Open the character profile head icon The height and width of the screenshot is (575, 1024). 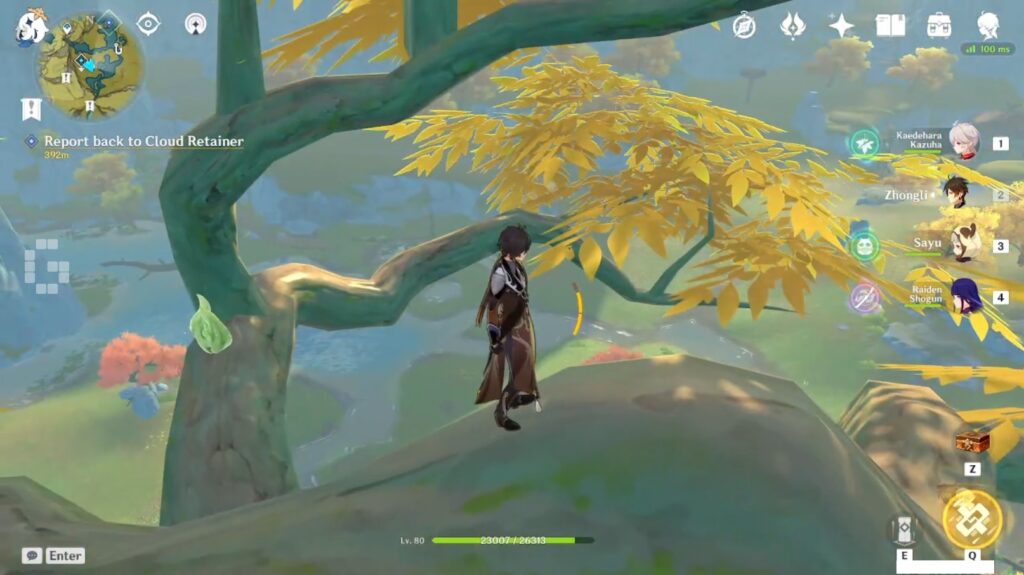tap(988, 26)
